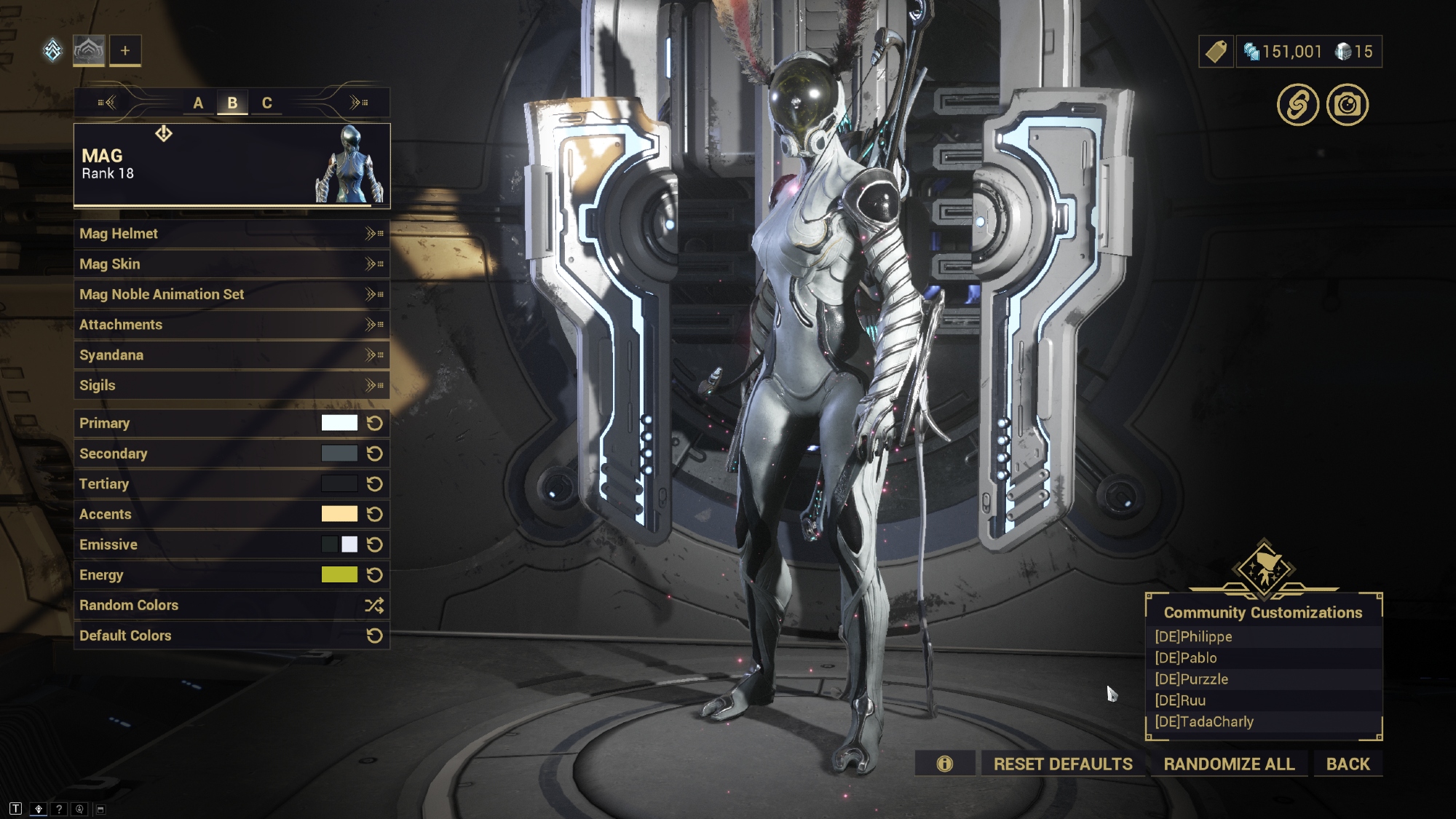Click the RESET DEFAULTS button
The width and height of the screenshot is (1456, 819).
[x=1063, y=764]
